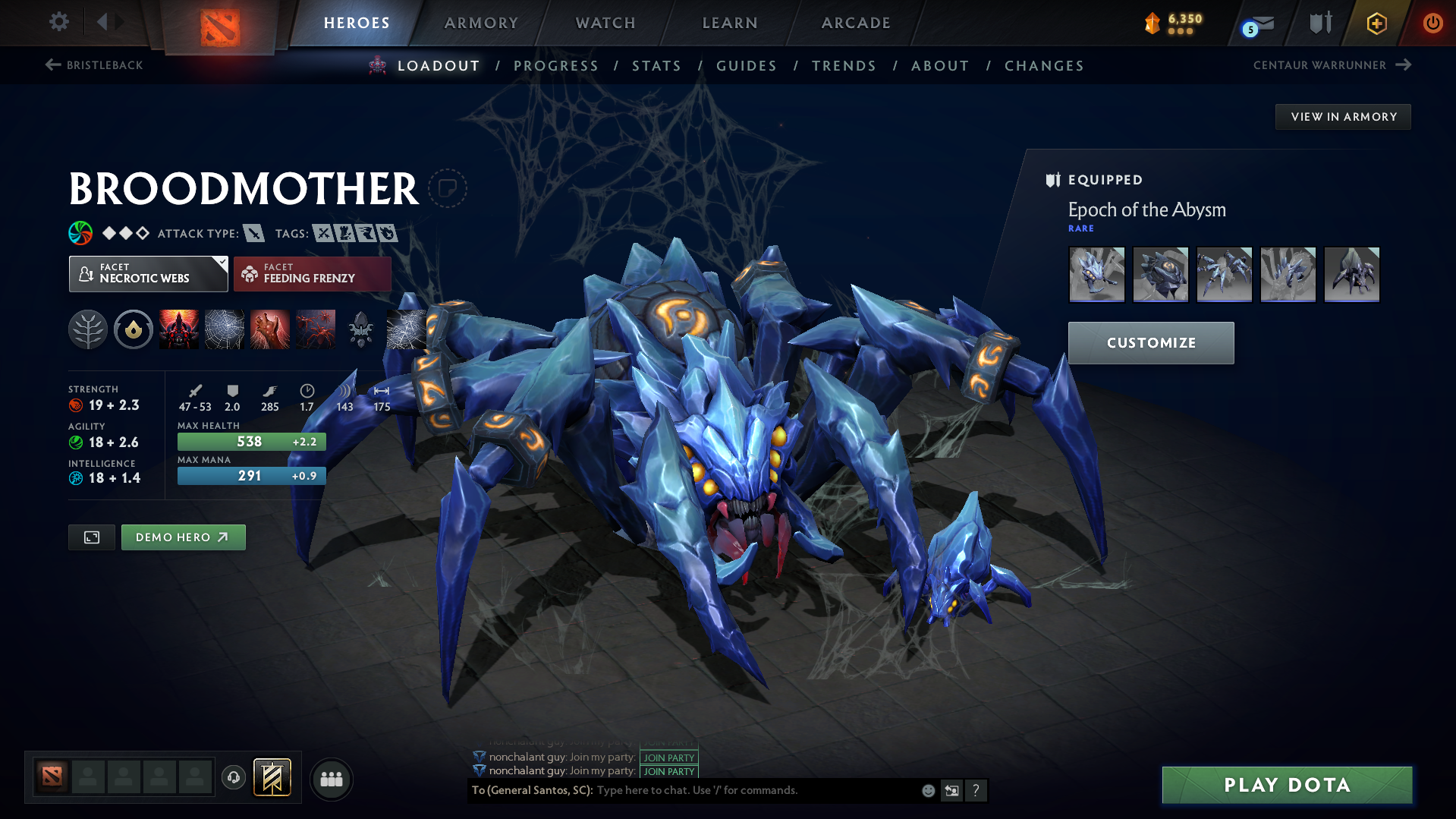Open the GUIDES tab

pyautogui.click(x=747, y=66)
